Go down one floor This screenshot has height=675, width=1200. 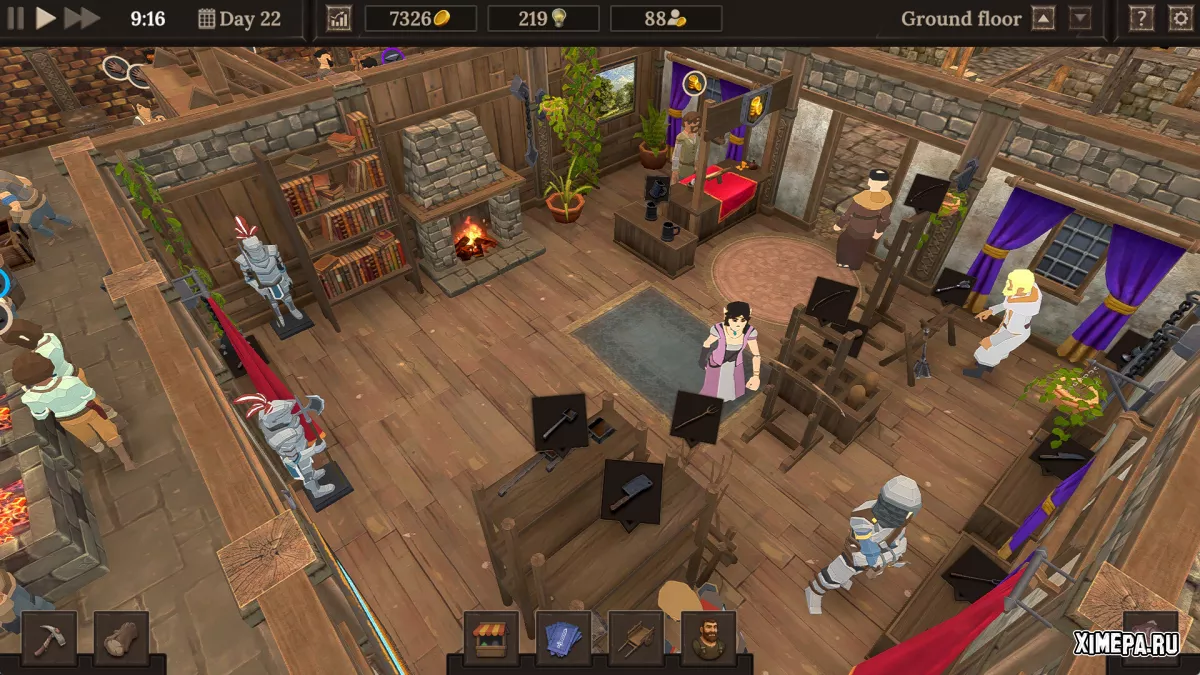(1079, 18)
